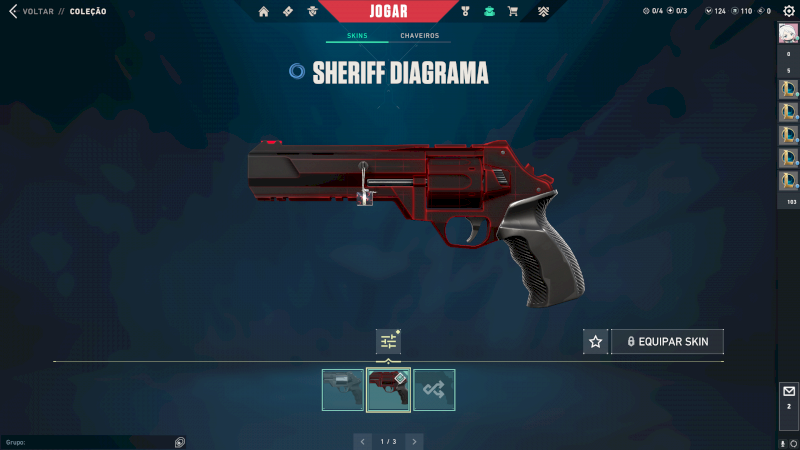Open the highlighted green collection icon

click(x=489, y=12)
